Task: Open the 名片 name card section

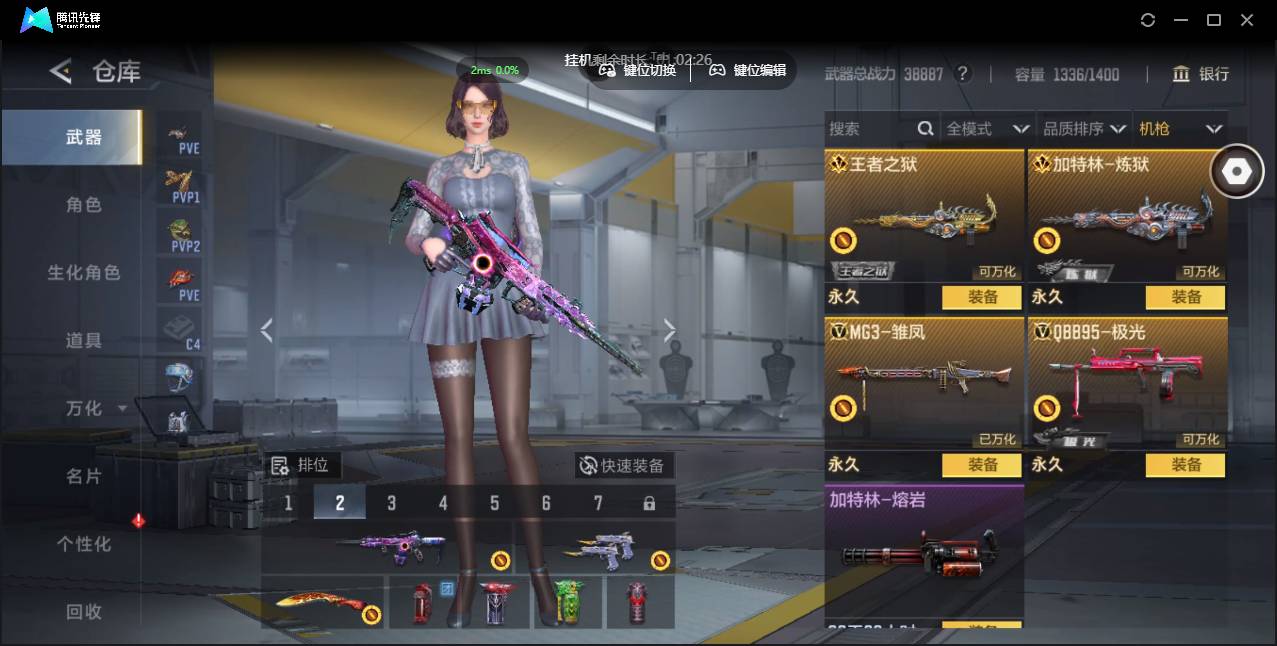Action: (84, 477)
